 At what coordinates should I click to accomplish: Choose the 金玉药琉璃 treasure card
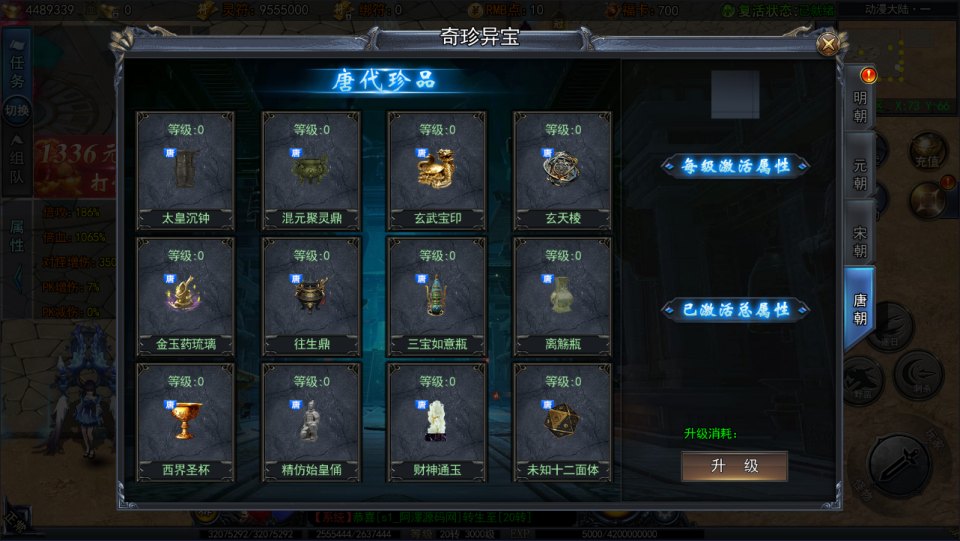tap(185, 296)
